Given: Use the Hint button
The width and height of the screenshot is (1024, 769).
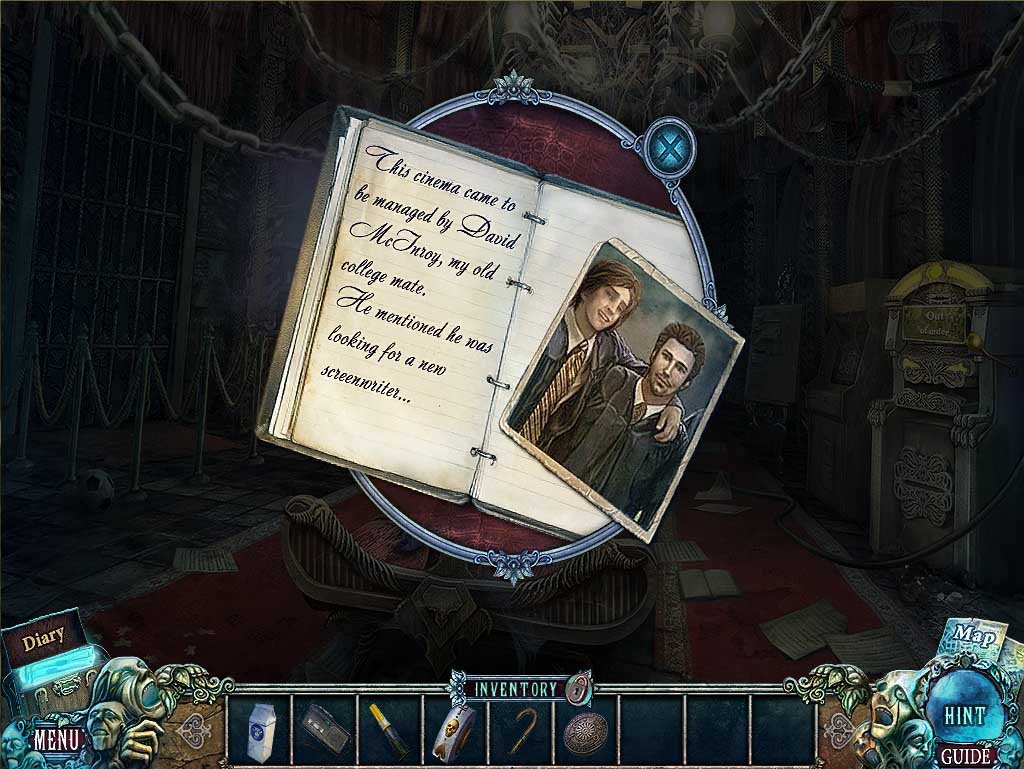Looking at the screenshot, I should point(965,715).
